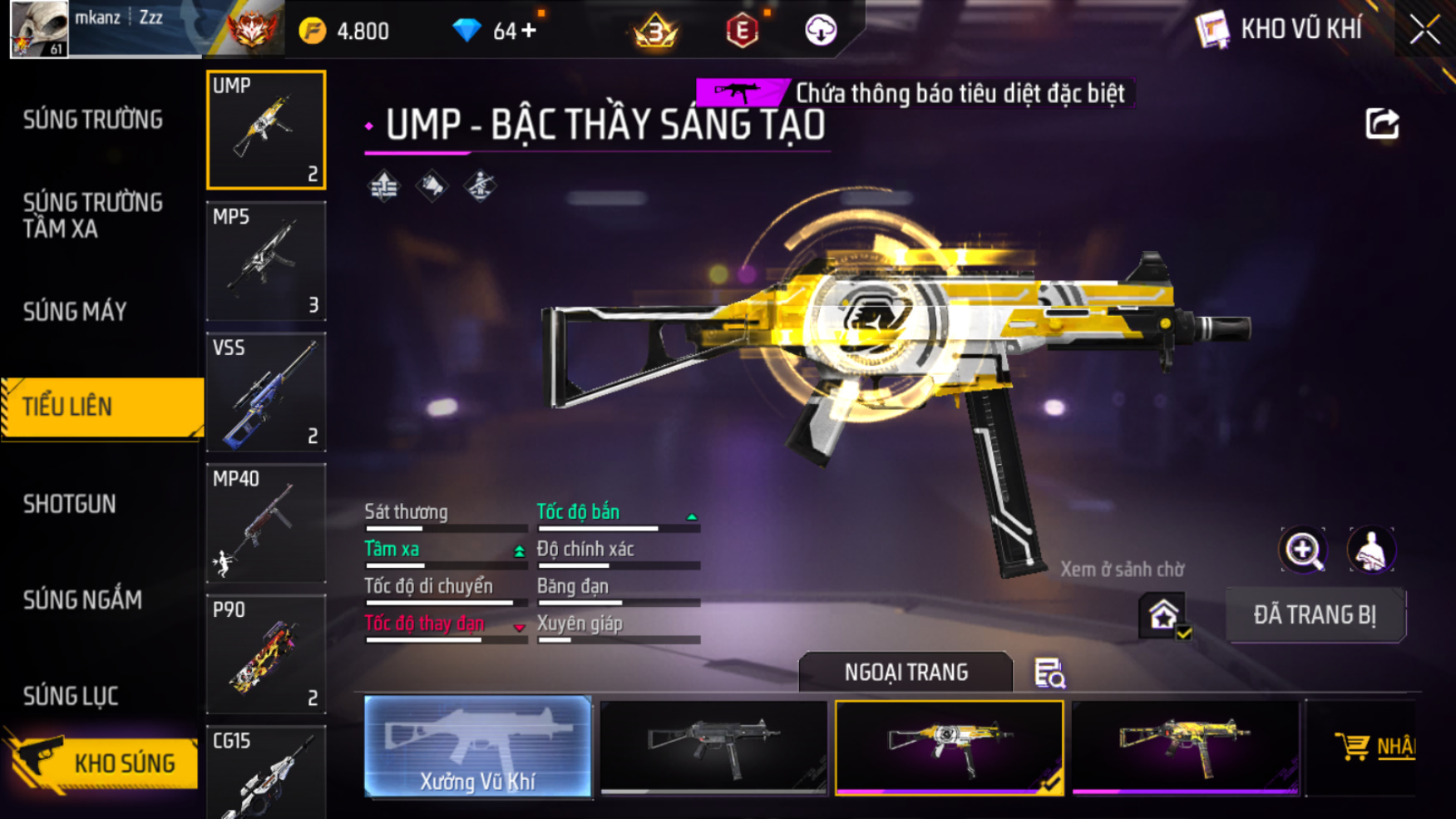Image resolution: width=1456 pixels, height=819 pixels.
Task: Open the Súng Máy weapon category
Action: 75,312
